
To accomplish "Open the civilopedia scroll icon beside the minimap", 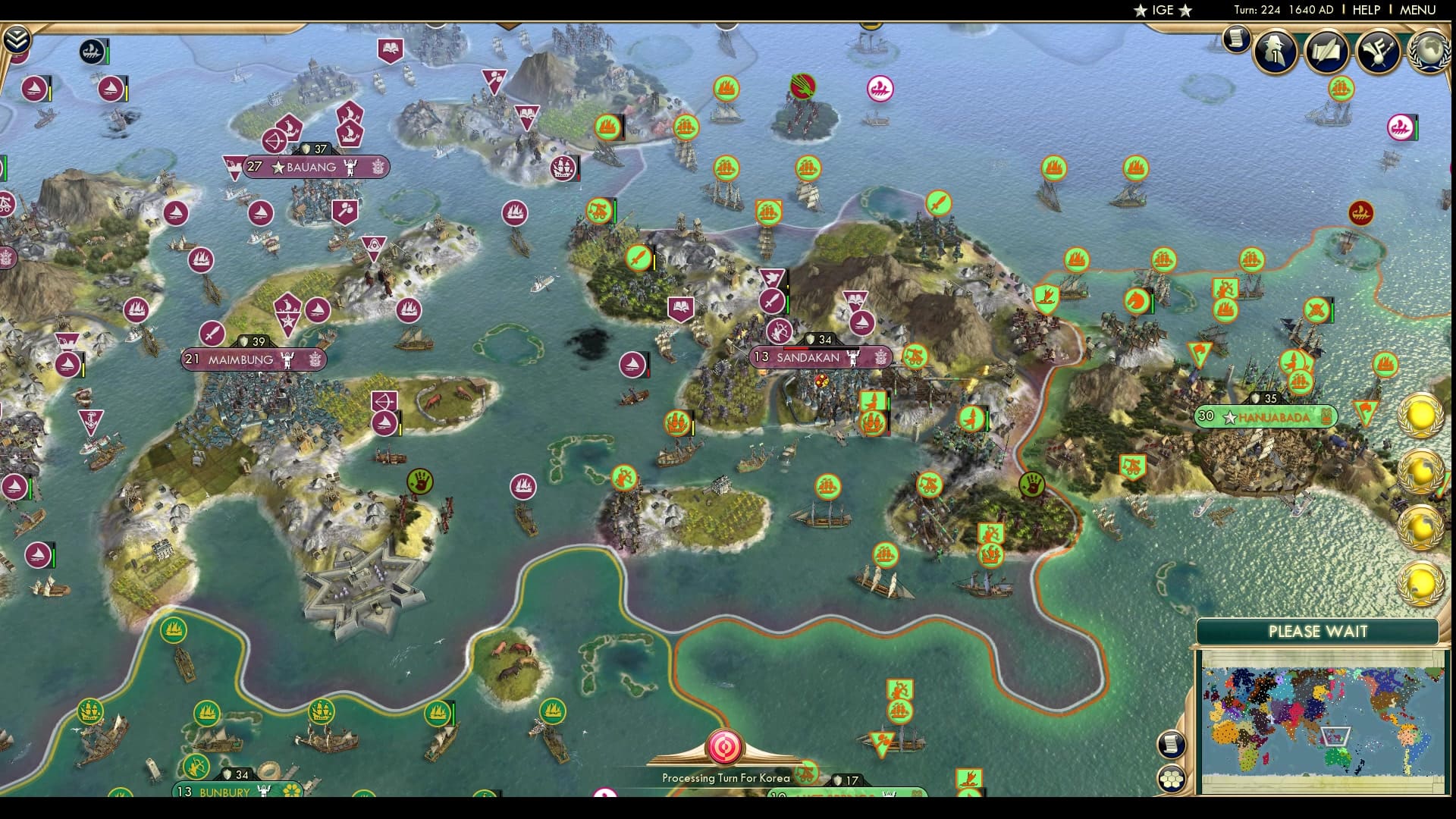I will tap(1170, 745).
